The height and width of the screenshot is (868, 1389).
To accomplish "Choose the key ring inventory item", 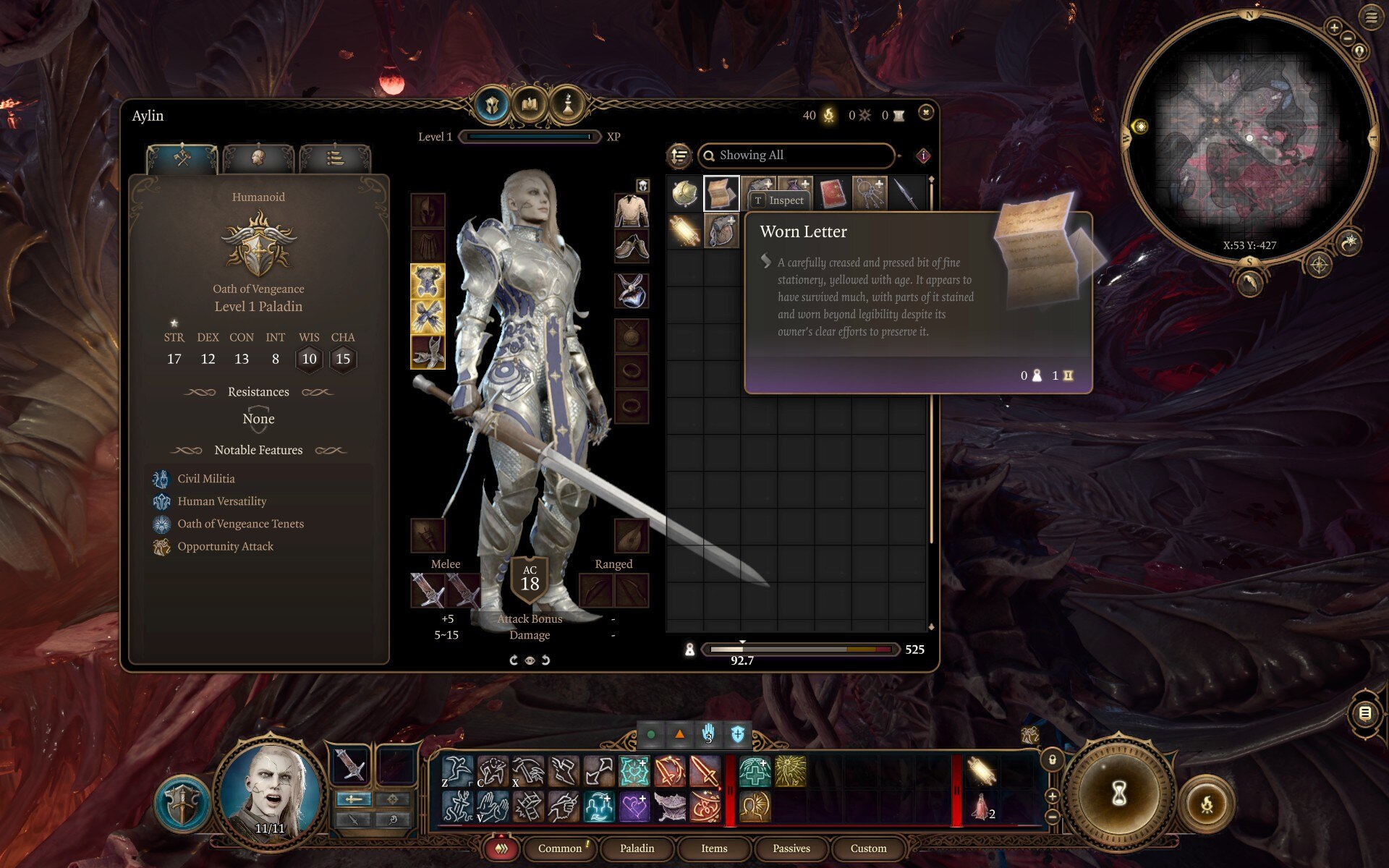I will (870, 194).
